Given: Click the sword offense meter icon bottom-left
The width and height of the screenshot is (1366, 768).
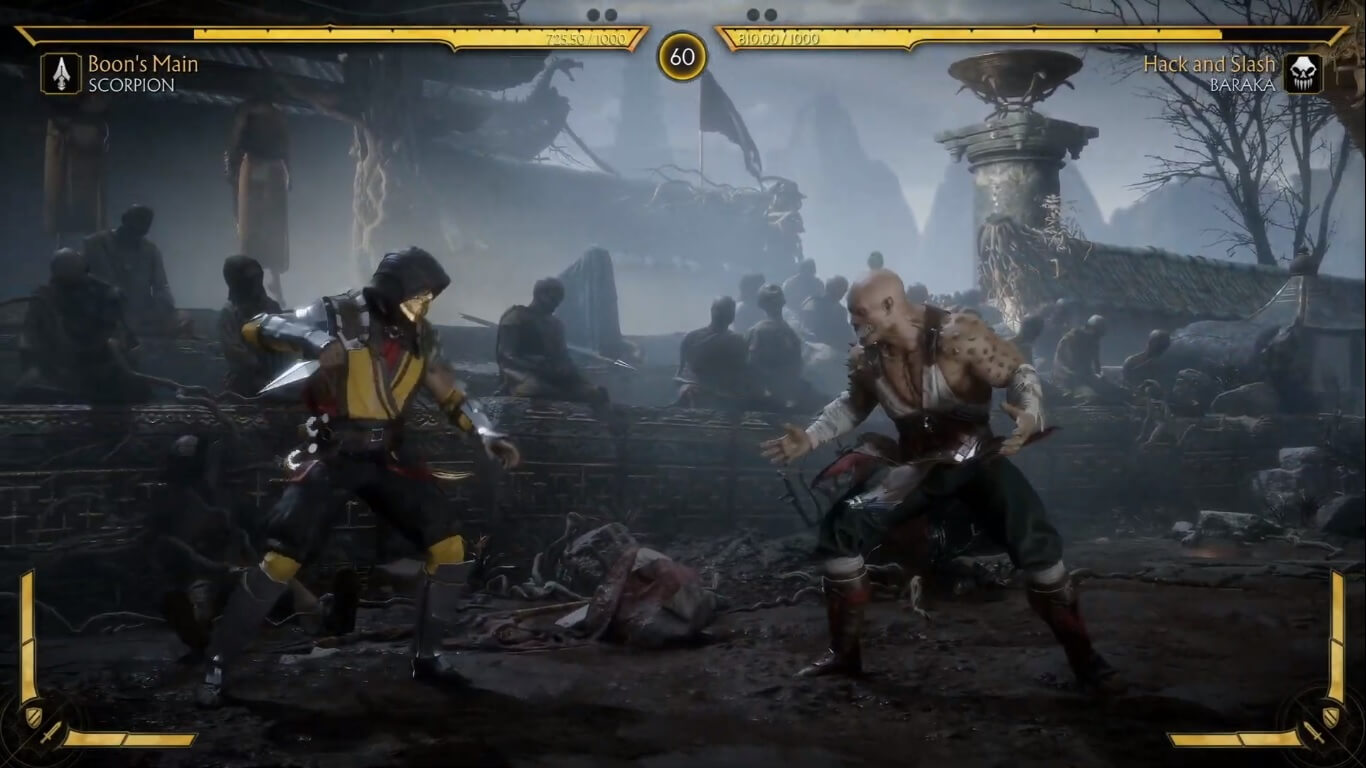Looking at the screenshot, I should (x=51, y=734).
